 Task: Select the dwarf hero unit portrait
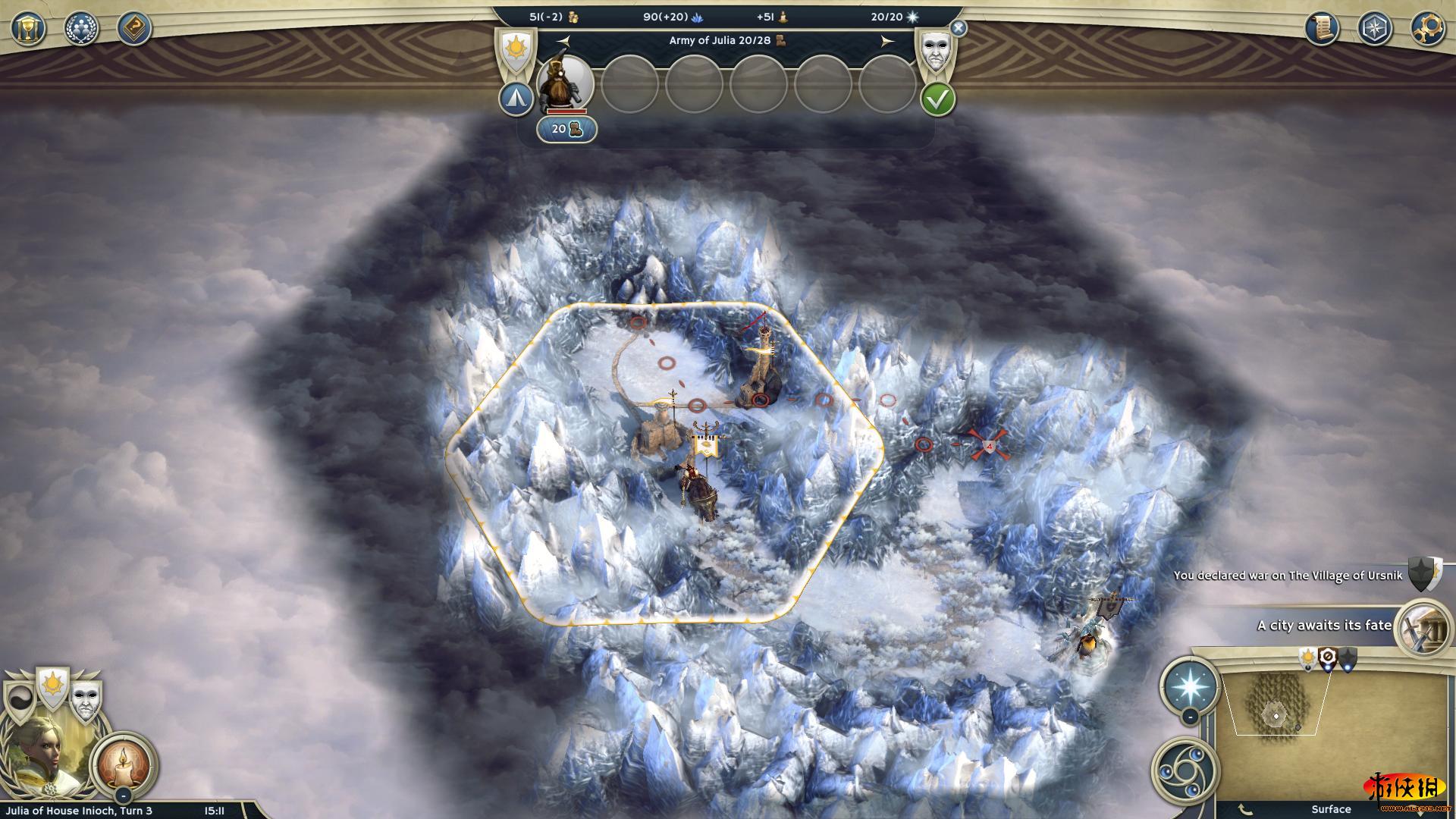pos(565,83)
